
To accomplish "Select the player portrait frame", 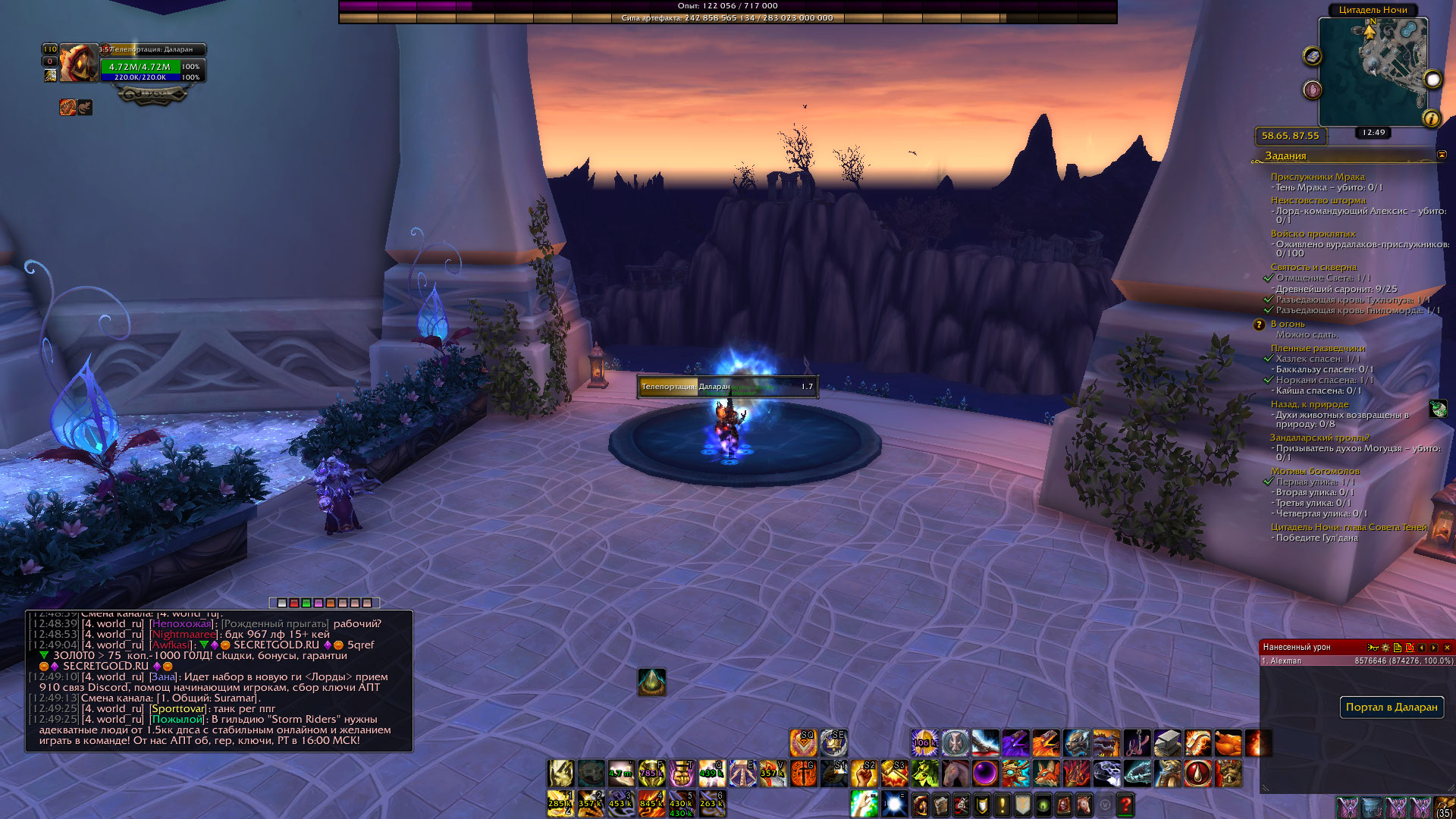I will [78, 63].
